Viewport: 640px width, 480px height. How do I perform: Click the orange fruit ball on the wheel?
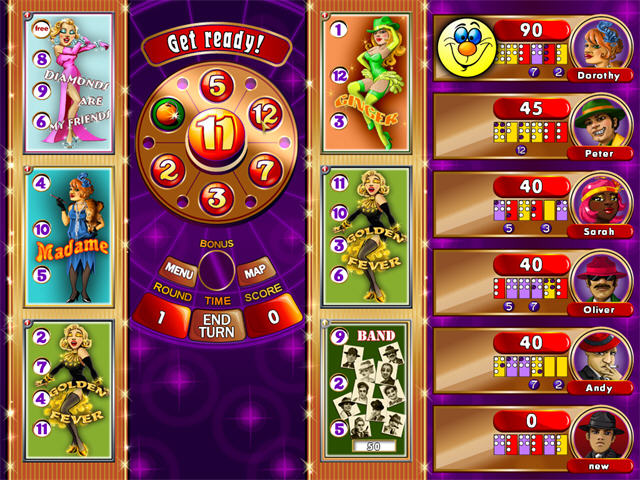click(166, 115)
